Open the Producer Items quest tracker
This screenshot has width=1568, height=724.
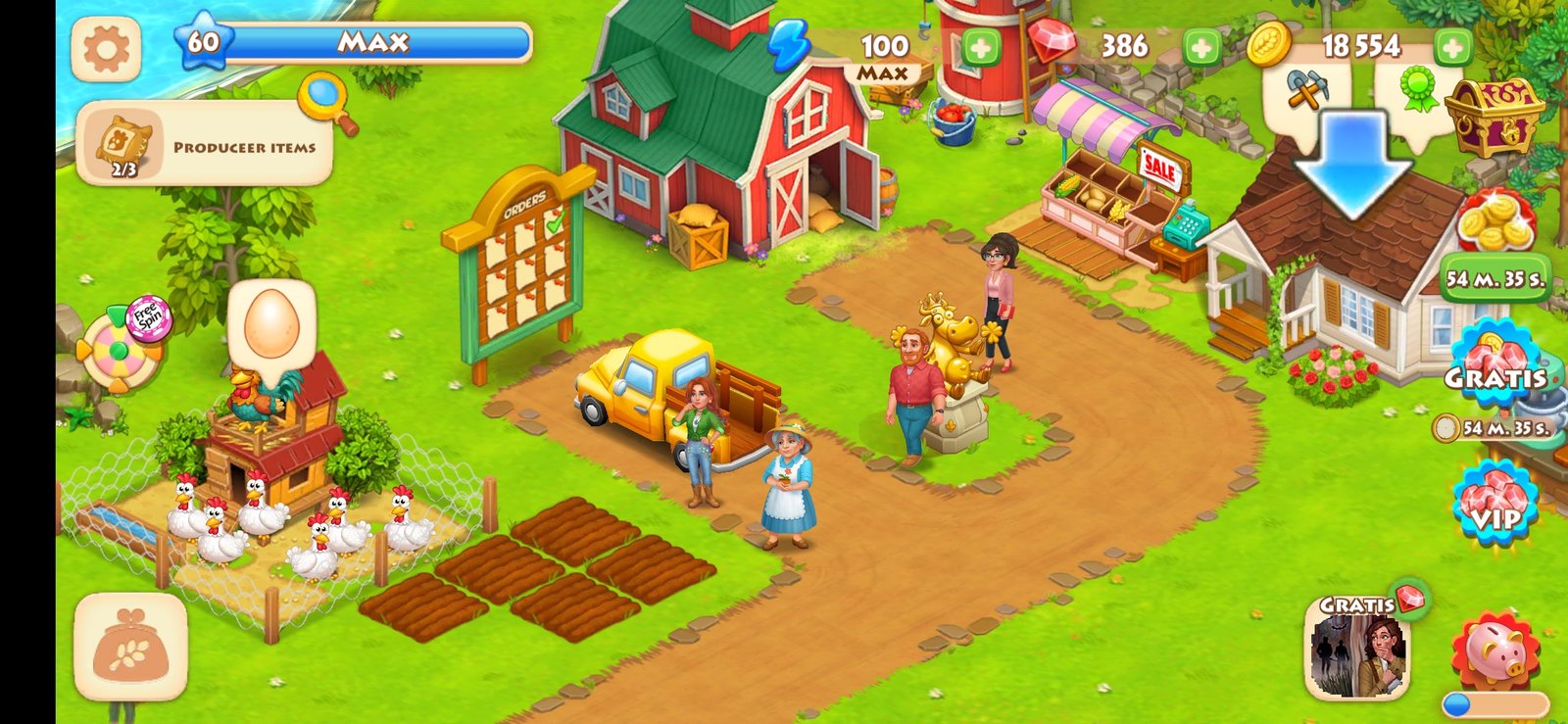pyautogui.click(x=204, y=144)
